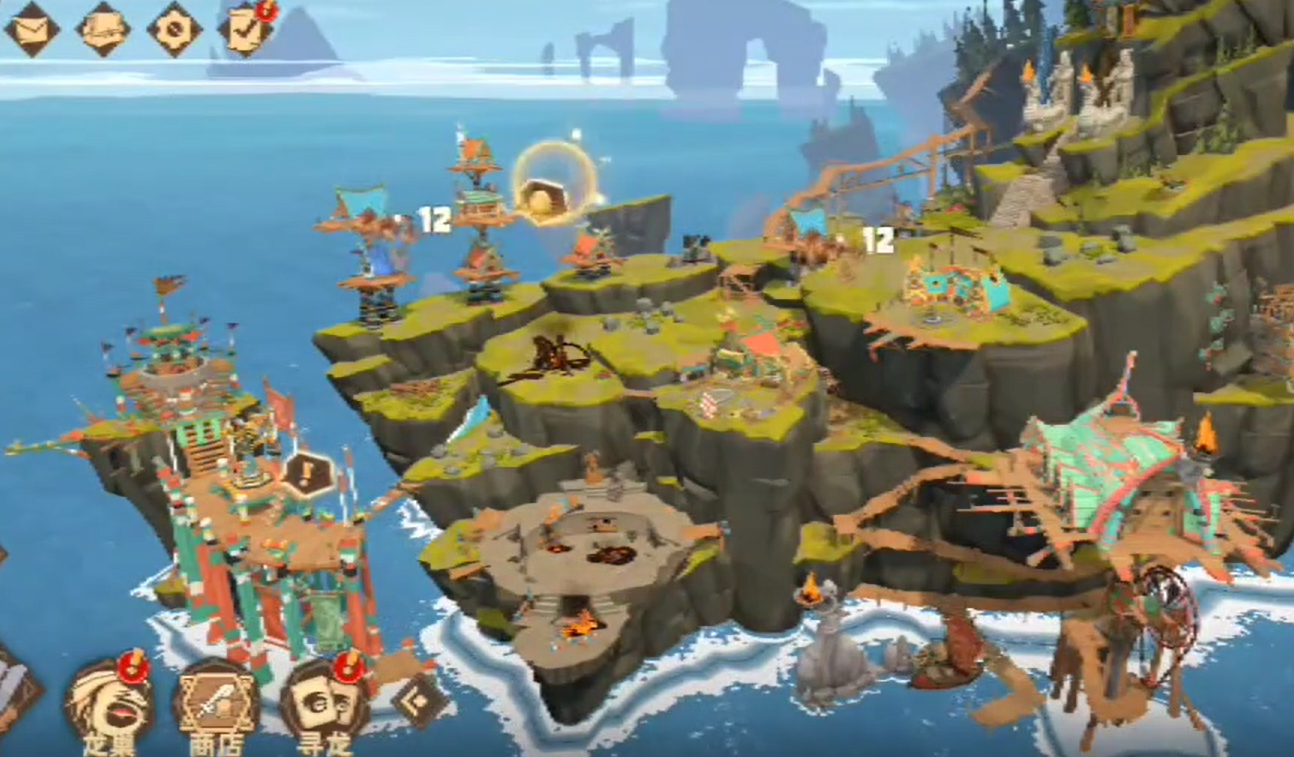Screen dimensions: 1294x757
Task: Collect the glowing egg bubble
Action: (554, 187)
